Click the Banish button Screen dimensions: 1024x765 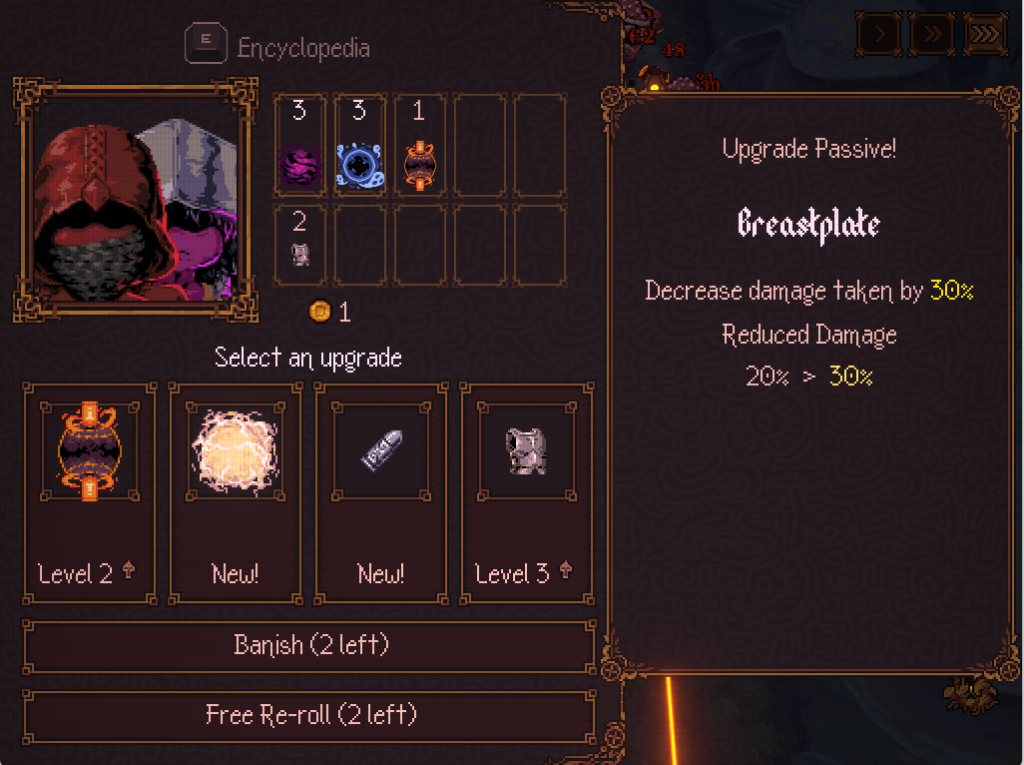[x=309, y=646]
